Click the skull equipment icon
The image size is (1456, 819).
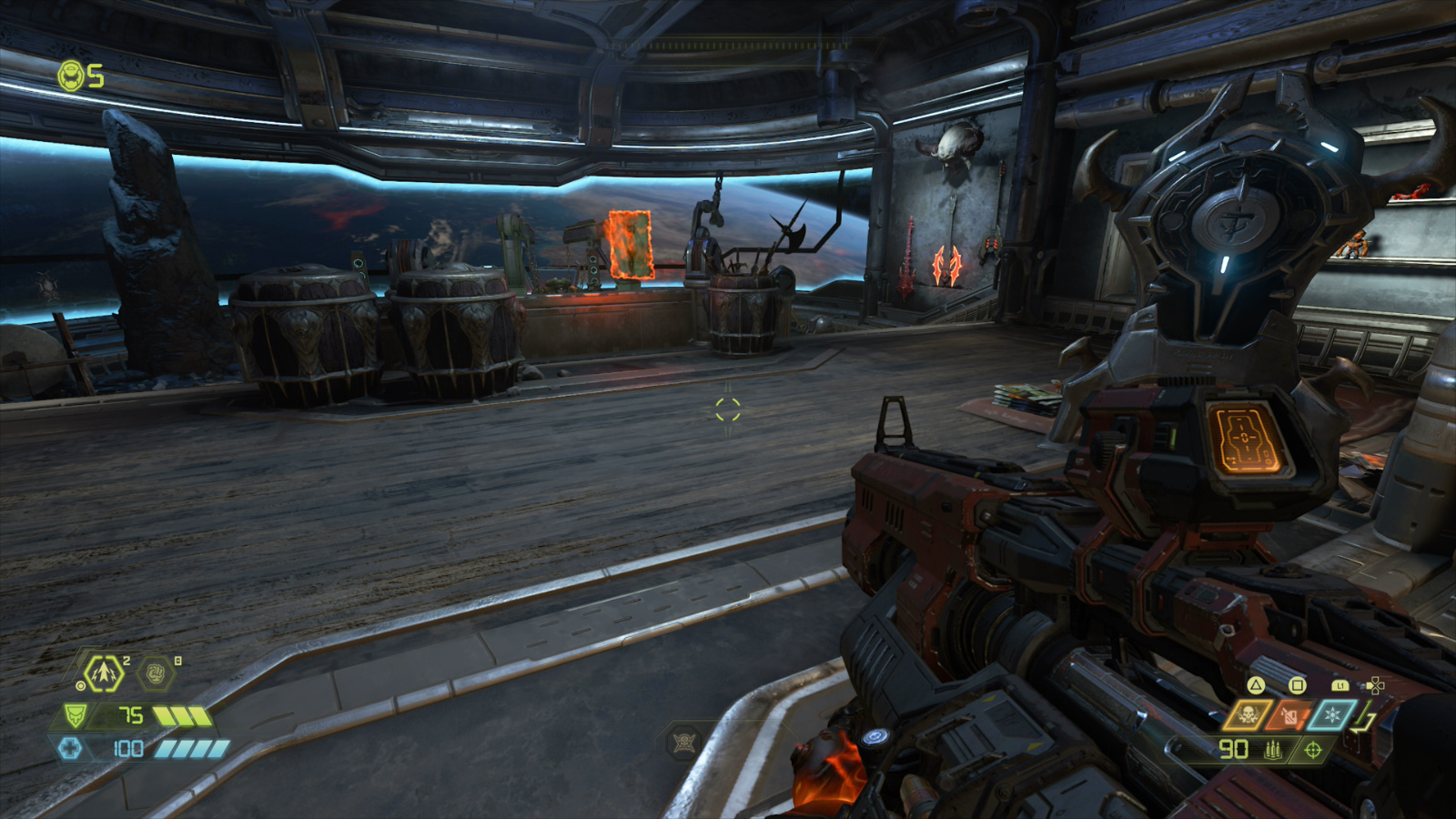[x=1247, y=715]
